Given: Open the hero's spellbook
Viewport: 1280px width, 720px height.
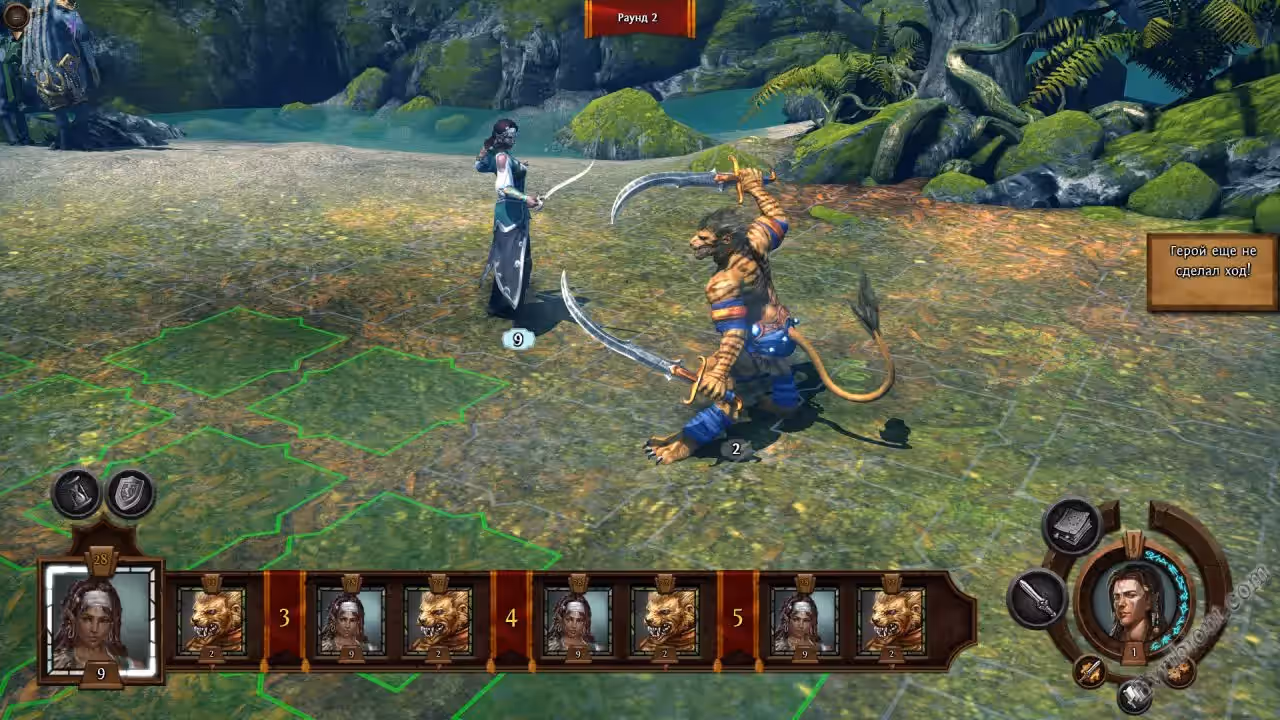Looking at the screenshot, I should [1073, 527].
